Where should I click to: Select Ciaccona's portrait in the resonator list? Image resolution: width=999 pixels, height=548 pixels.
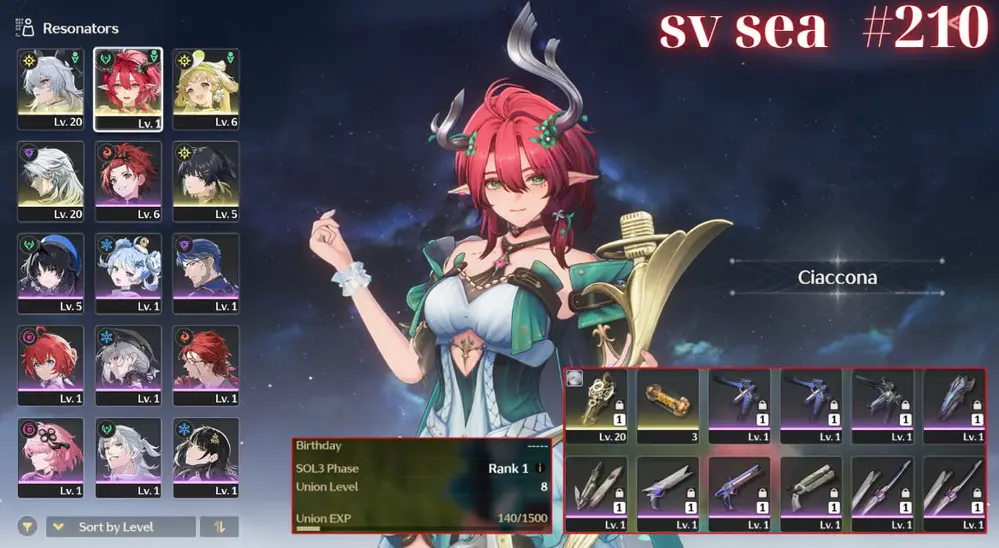tap(127, 89)
